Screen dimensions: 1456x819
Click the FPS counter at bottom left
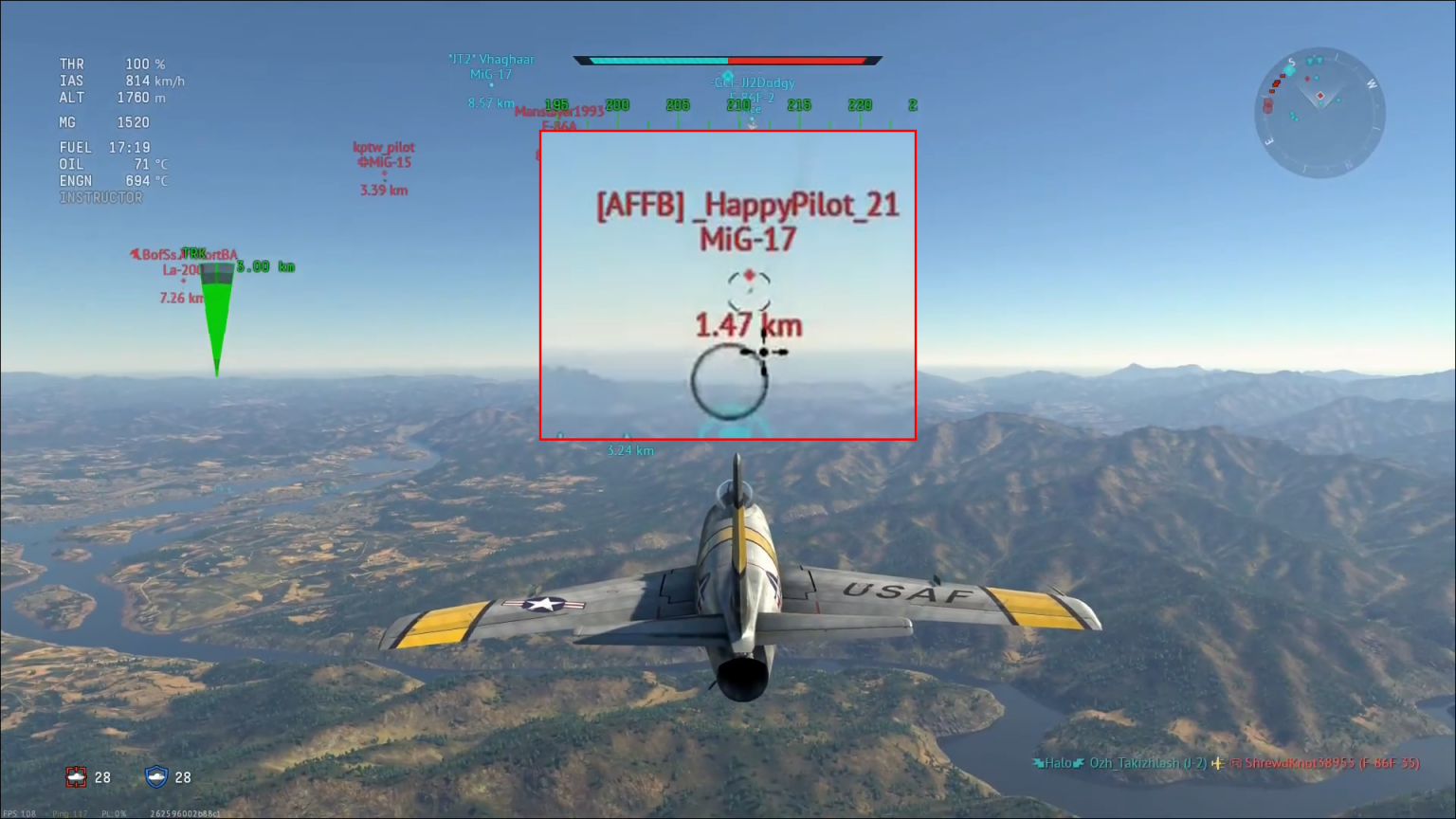point(19,812)
